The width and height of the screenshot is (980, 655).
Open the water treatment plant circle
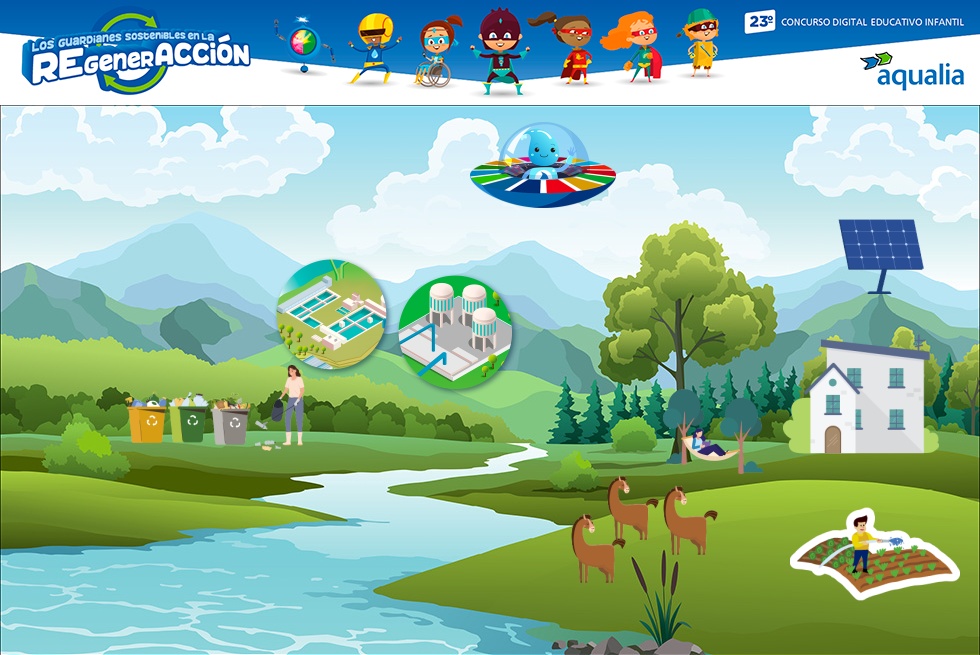tap(331, 314)
